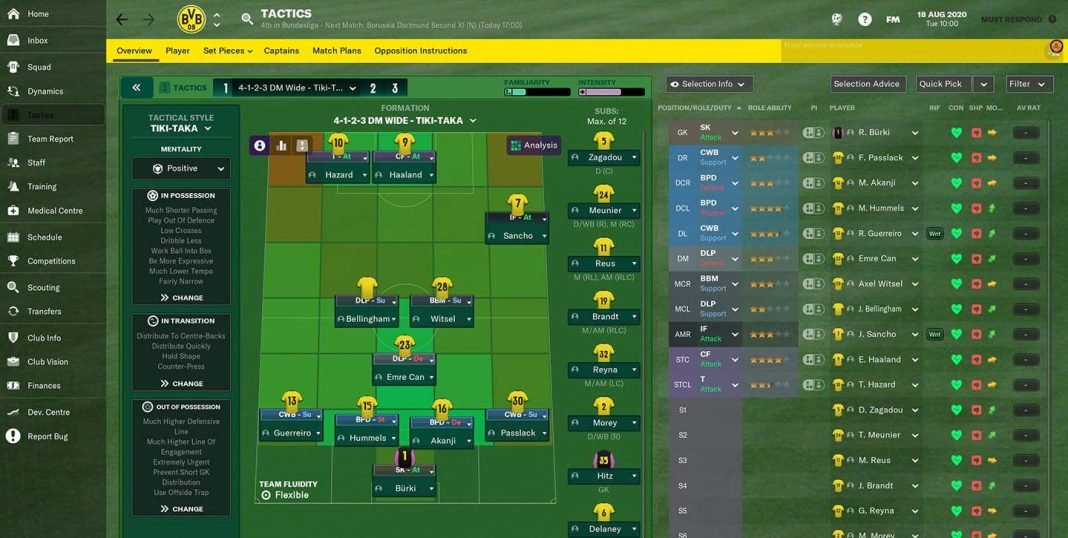Open the Opposition Instructions tab
The width and height of the screenshot is (1068, 538).
click(420, 51)
